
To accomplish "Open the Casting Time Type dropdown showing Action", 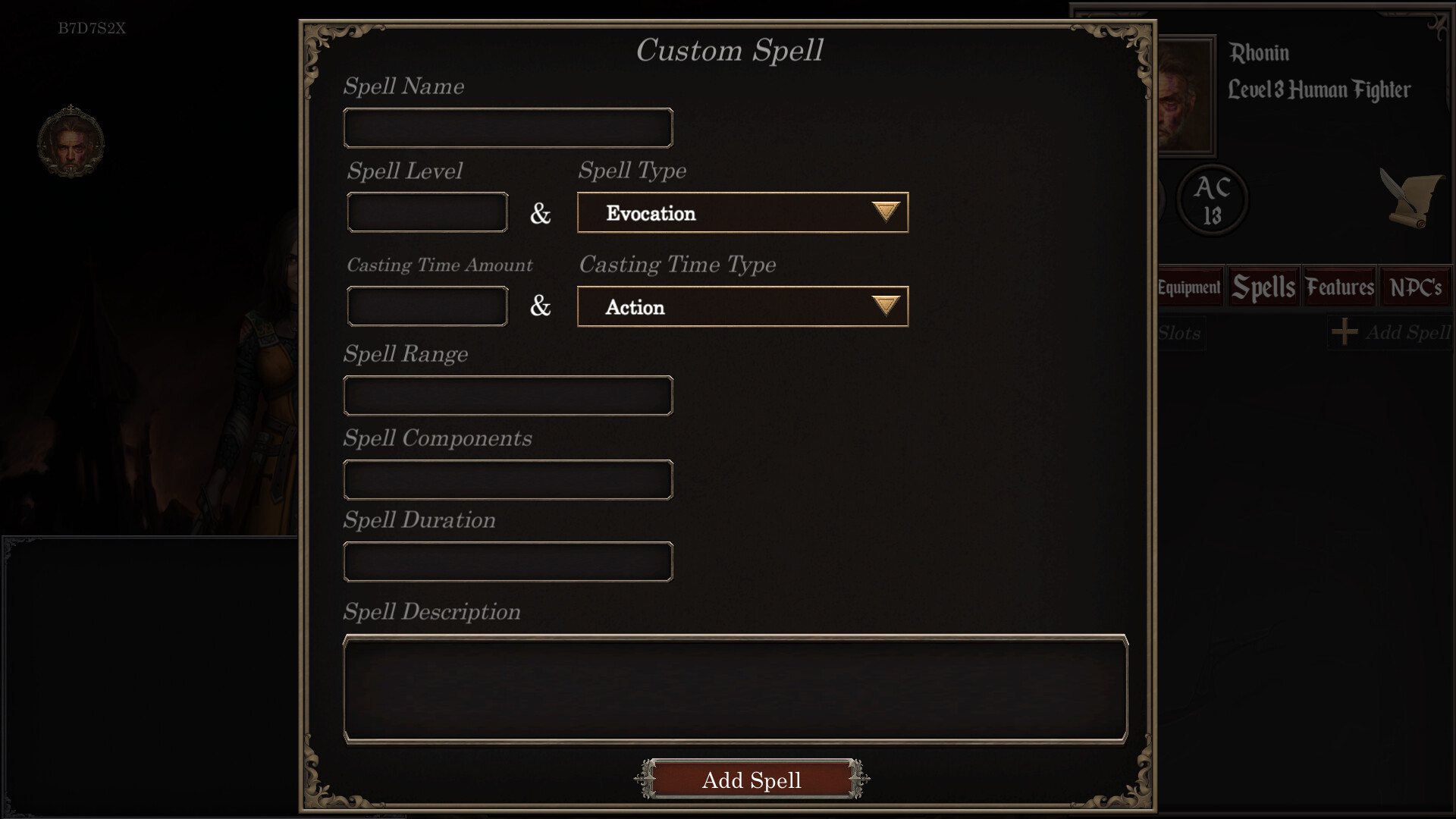I will pyautogui.click(x=742, y=306).
